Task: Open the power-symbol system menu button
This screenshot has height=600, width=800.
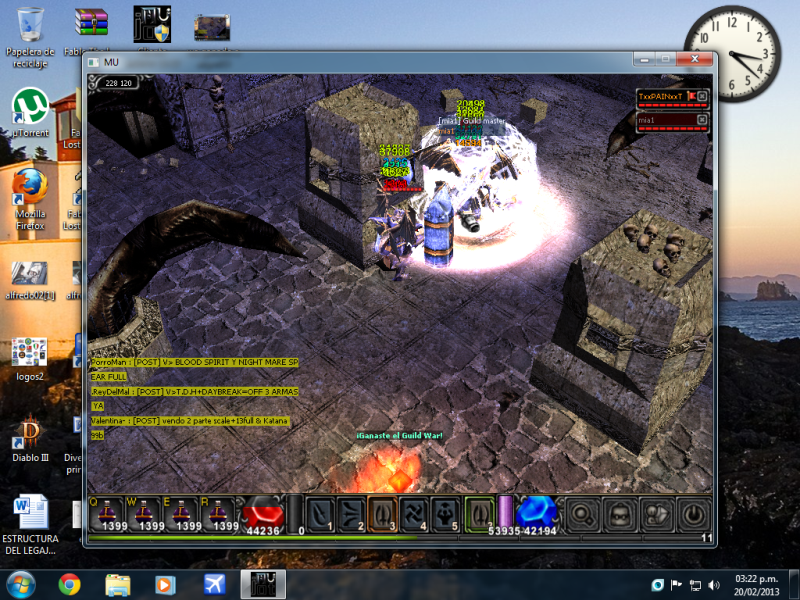Action: point(691,514)
